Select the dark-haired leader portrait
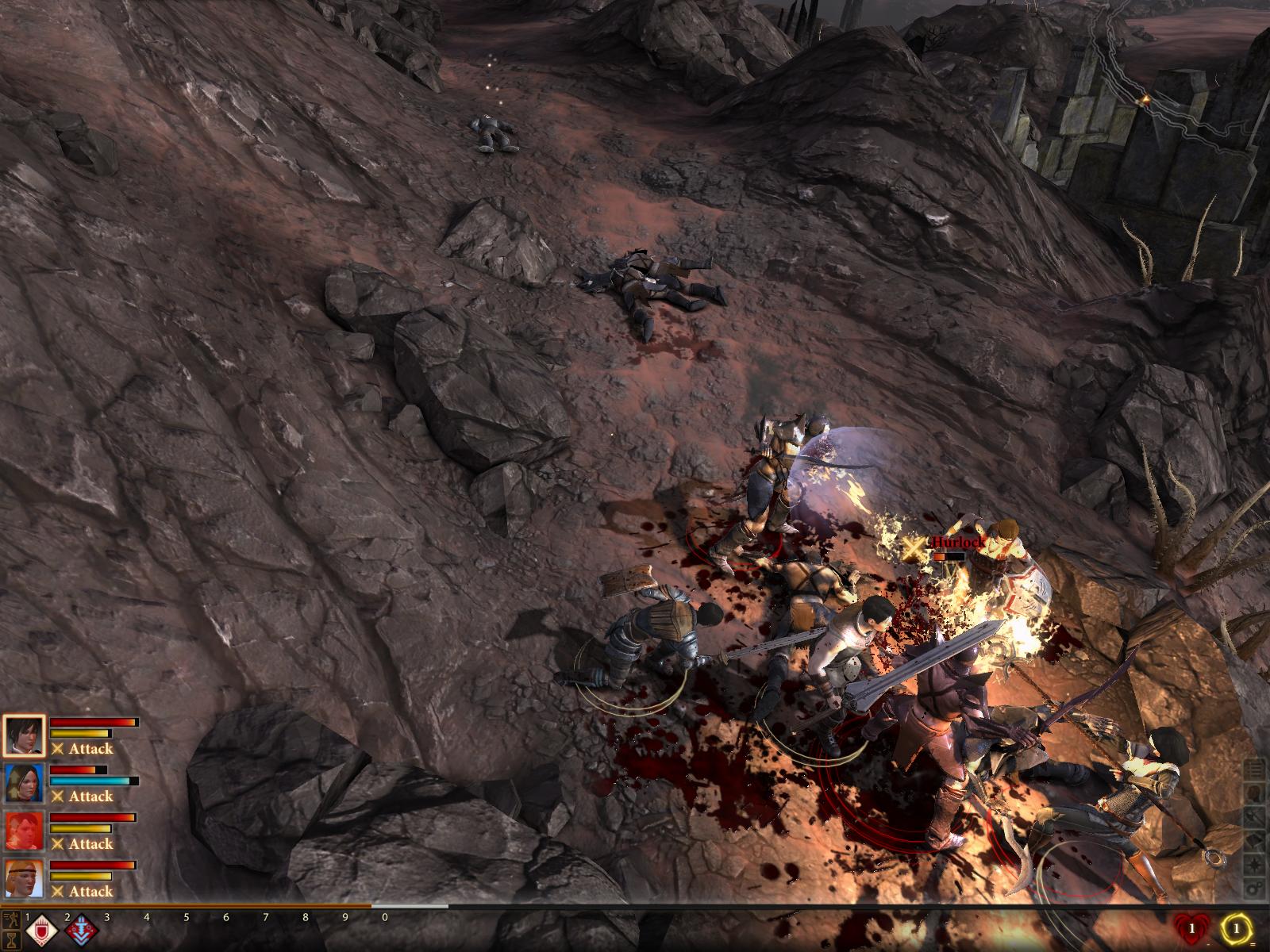Image resolution: width=1270 pixels, height=952 pixels. coord(23,735)
